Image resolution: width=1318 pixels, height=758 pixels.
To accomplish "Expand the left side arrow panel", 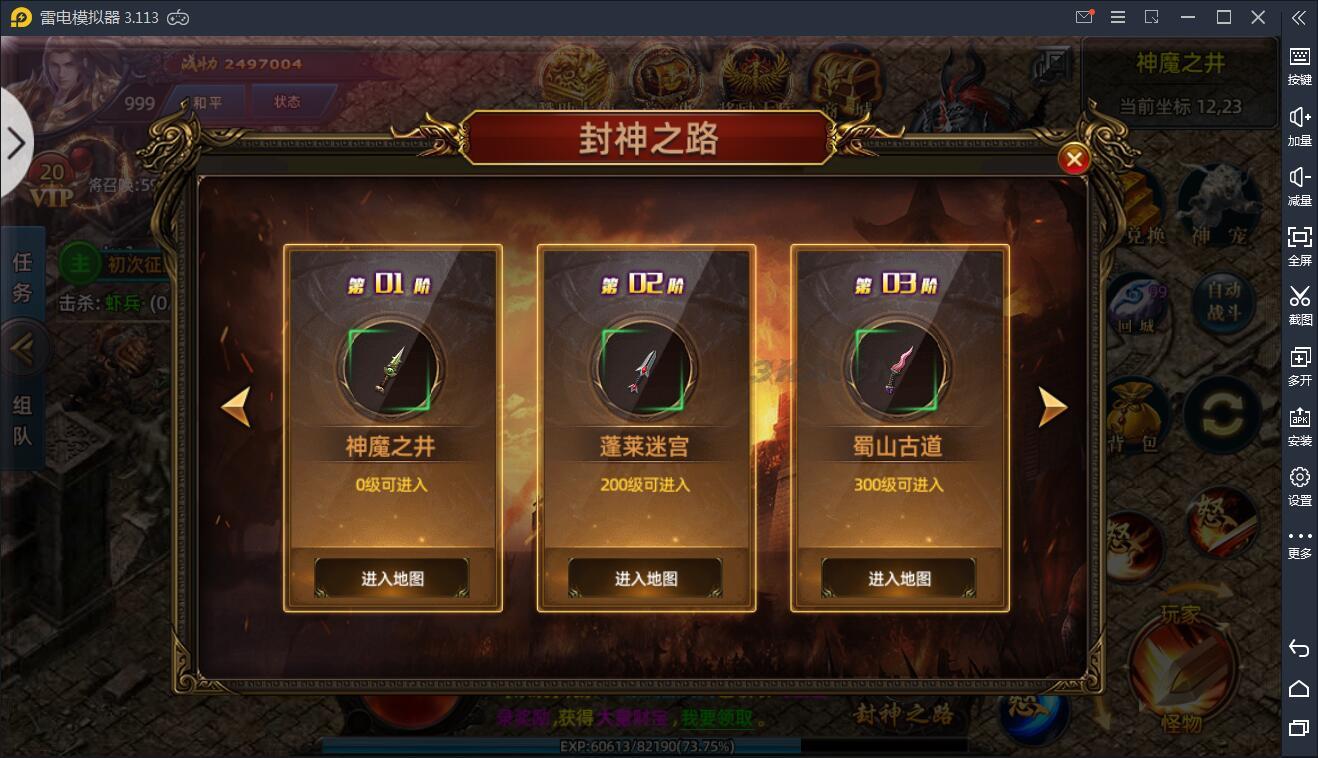I will 16,143.
